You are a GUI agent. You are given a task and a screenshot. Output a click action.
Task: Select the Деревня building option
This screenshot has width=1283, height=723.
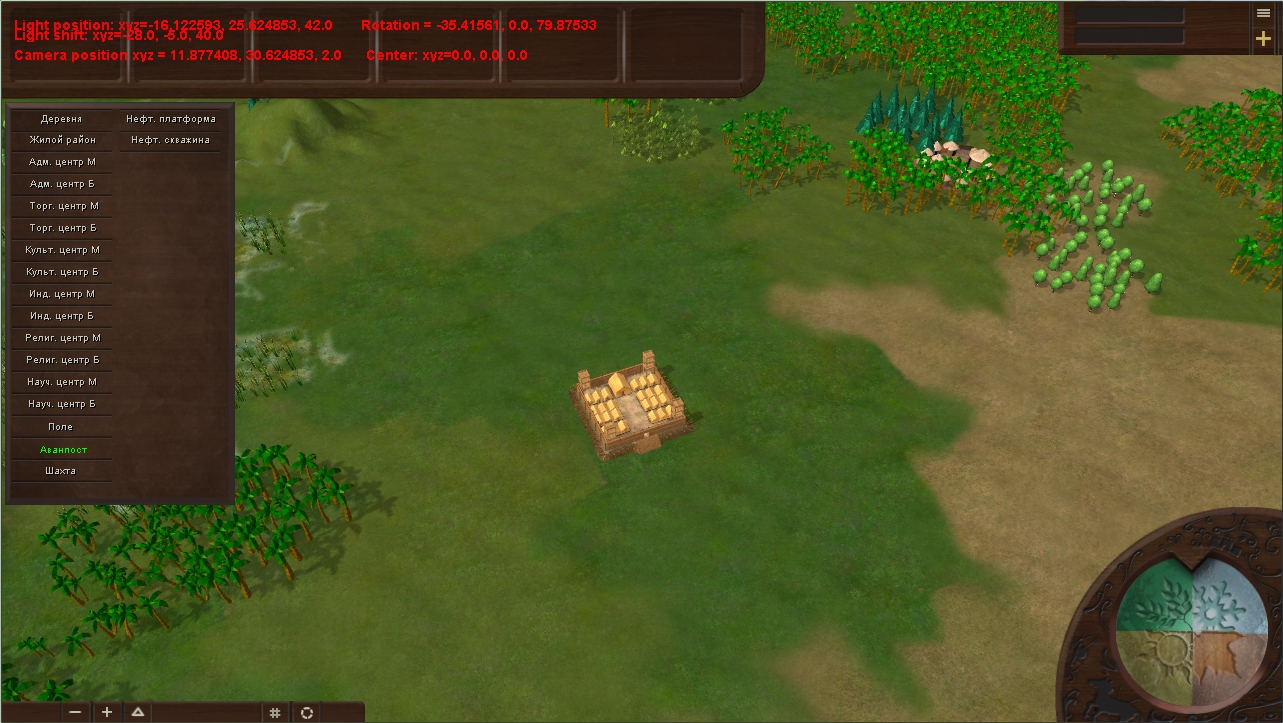coord(62,119)
